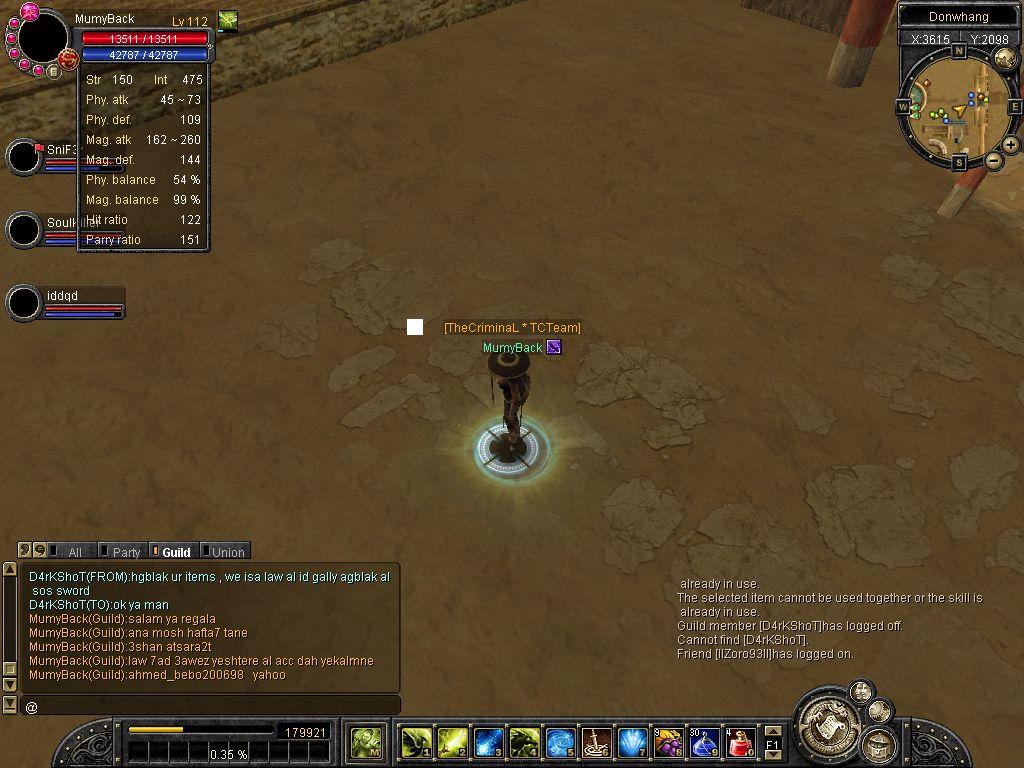Activate the blue swirl skill in slot 5
Viewport: 1024px width, 768px height.
coord(560,742)
